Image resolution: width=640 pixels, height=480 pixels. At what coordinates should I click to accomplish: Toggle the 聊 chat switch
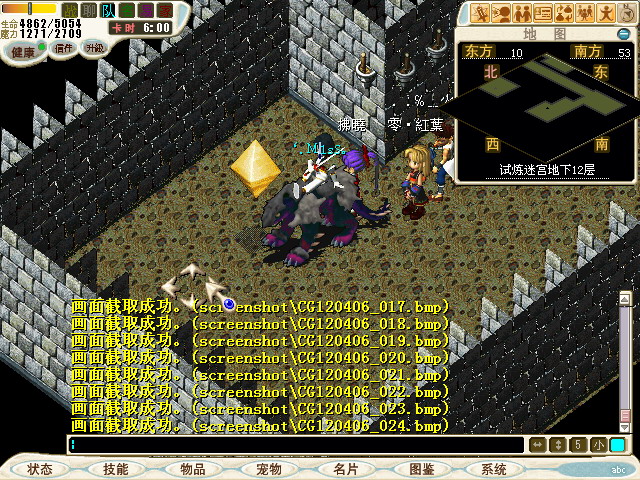point(90,10)
